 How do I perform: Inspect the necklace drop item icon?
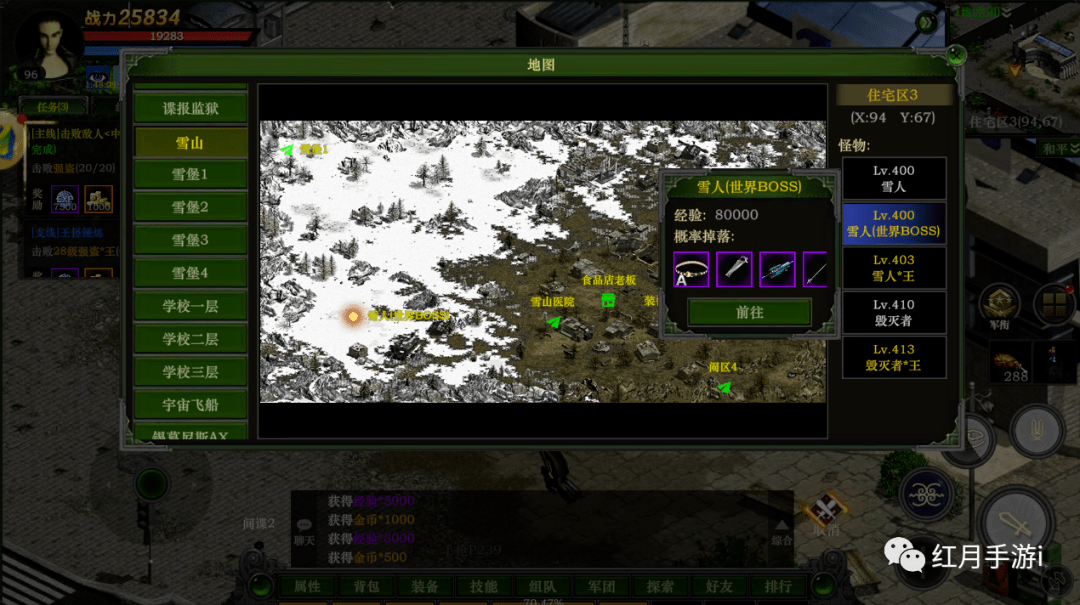691,269
